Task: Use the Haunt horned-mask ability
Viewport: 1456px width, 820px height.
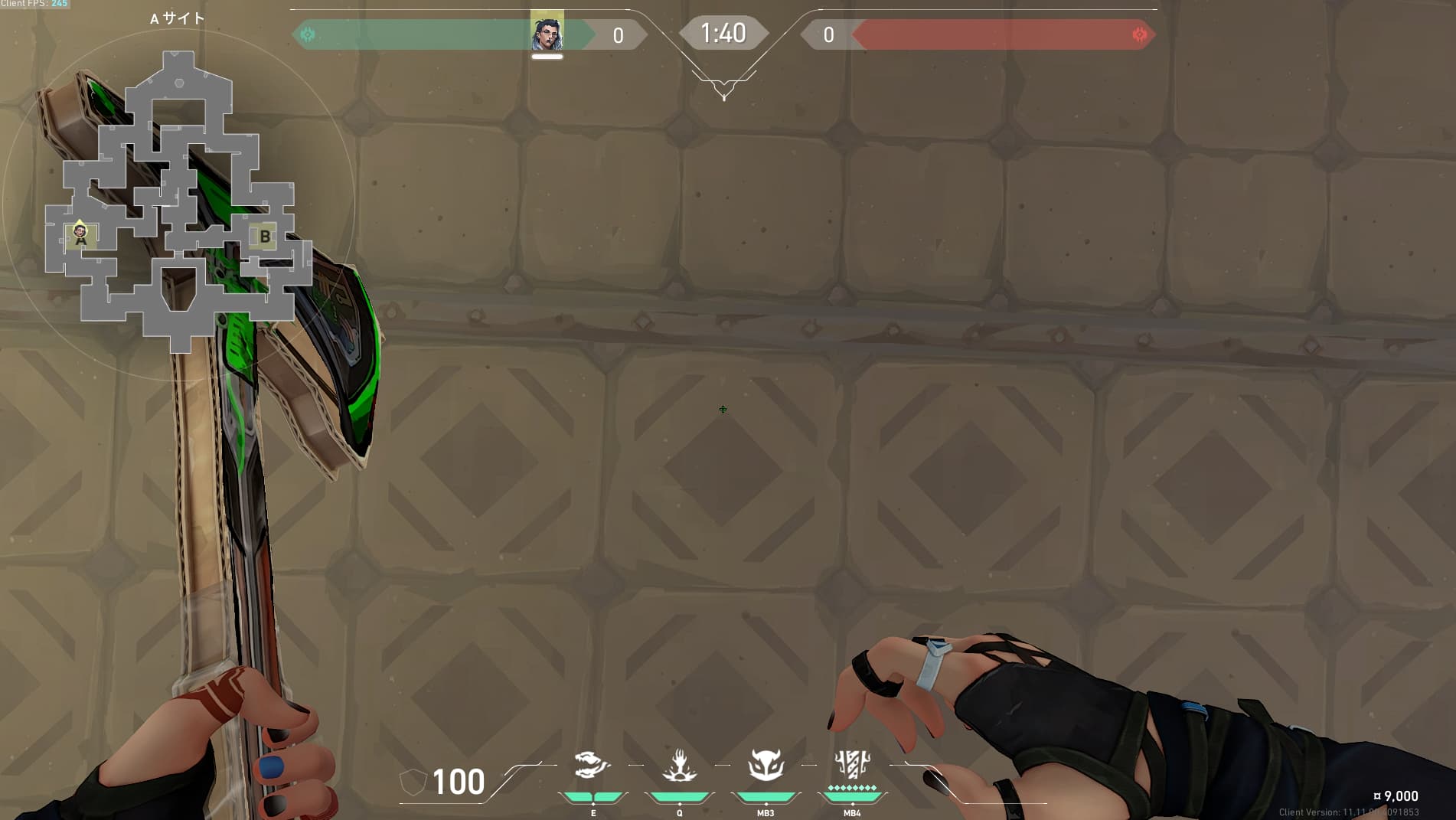Action: (766, 765)
